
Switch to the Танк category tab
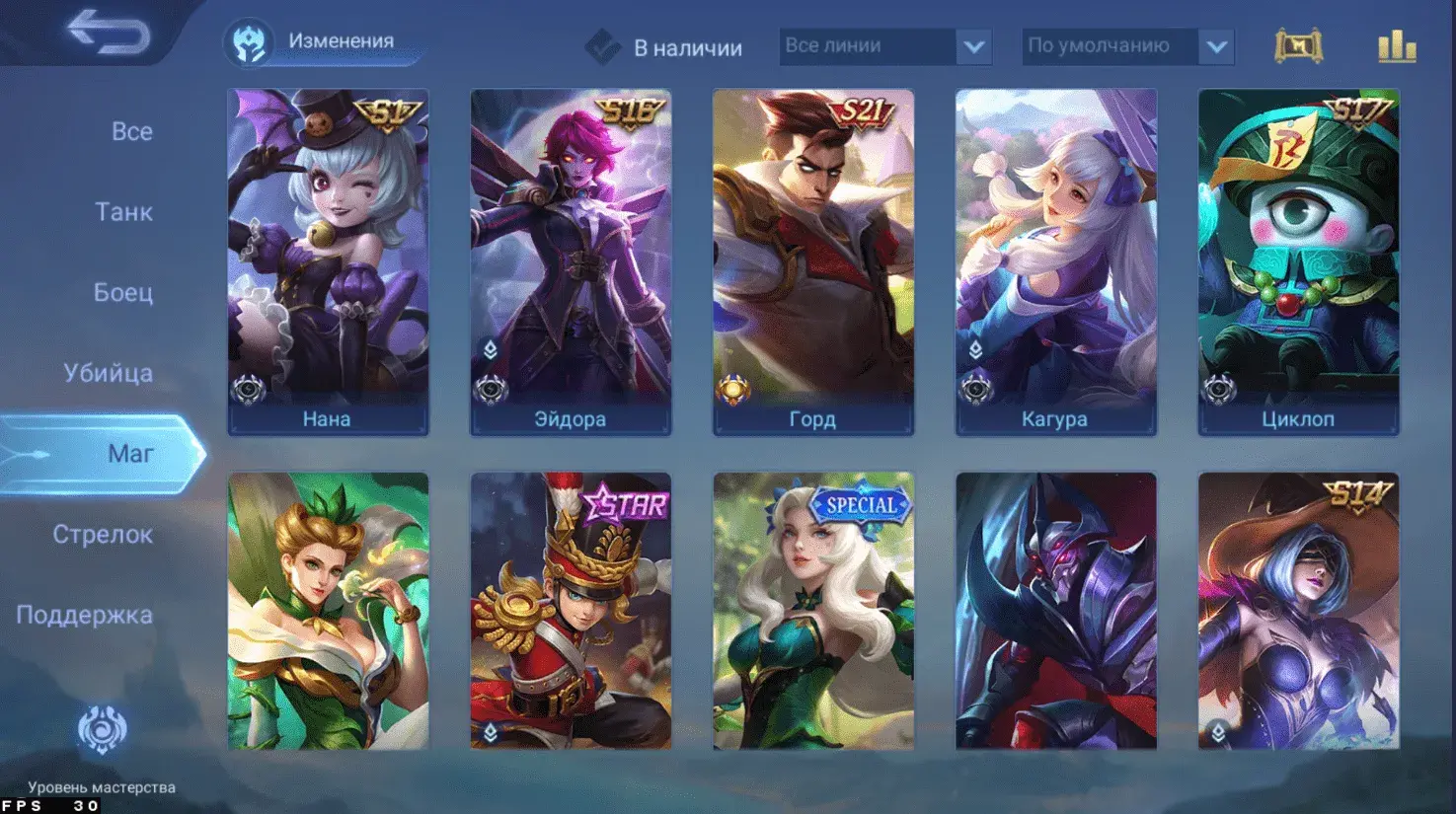pos(123,212)
